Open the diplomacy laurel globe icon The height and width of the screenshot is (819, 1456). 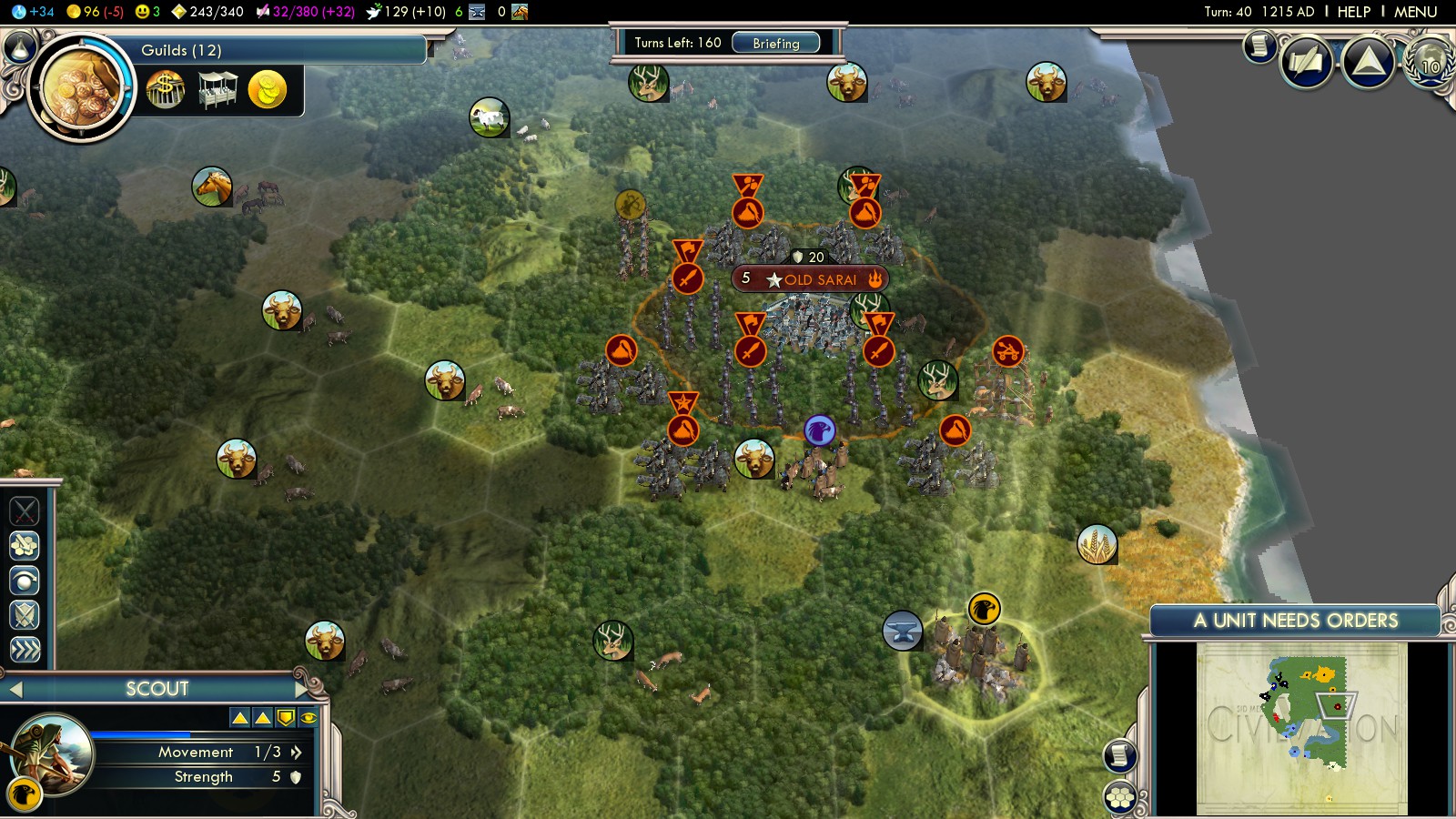[1430, 64]
